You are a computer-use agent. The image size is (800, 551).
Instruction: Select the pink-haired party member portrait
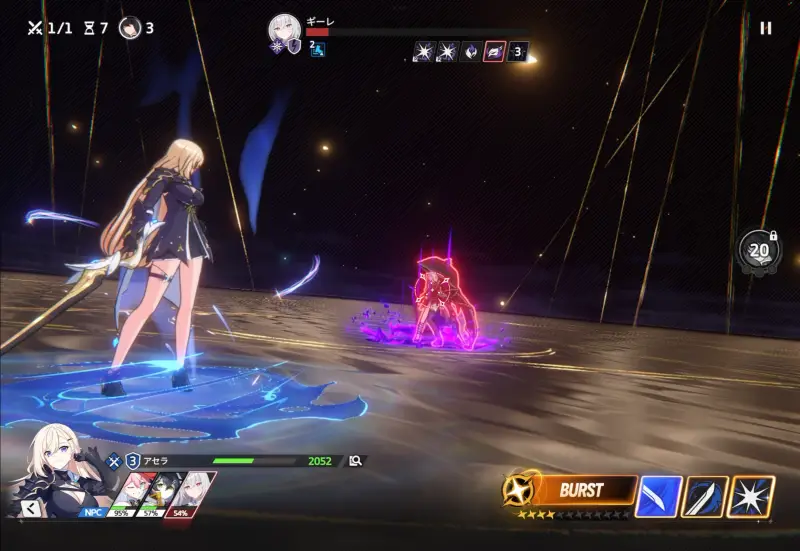click(138, 492)
